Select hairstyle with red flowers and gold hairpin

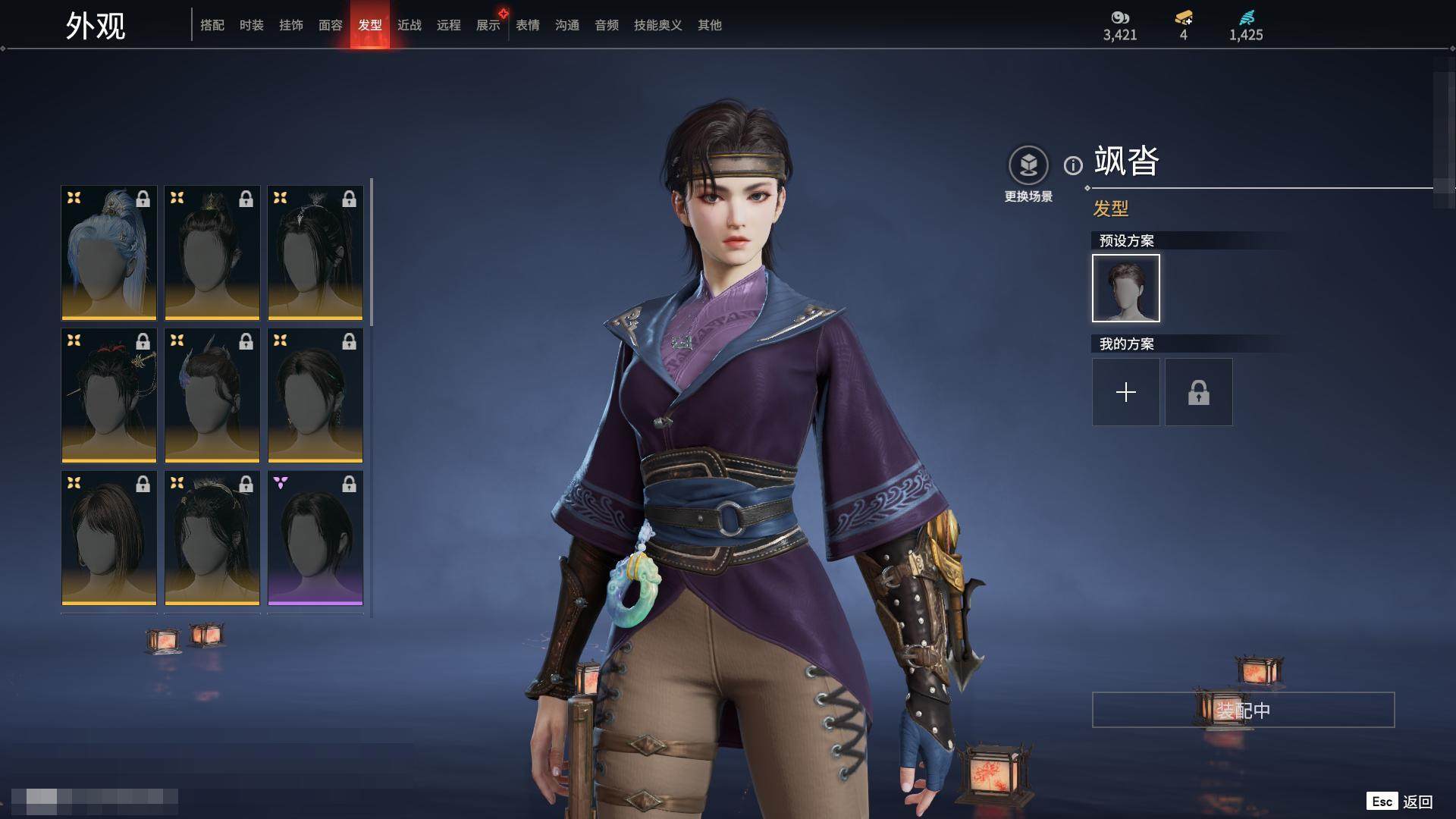(109, 395)
